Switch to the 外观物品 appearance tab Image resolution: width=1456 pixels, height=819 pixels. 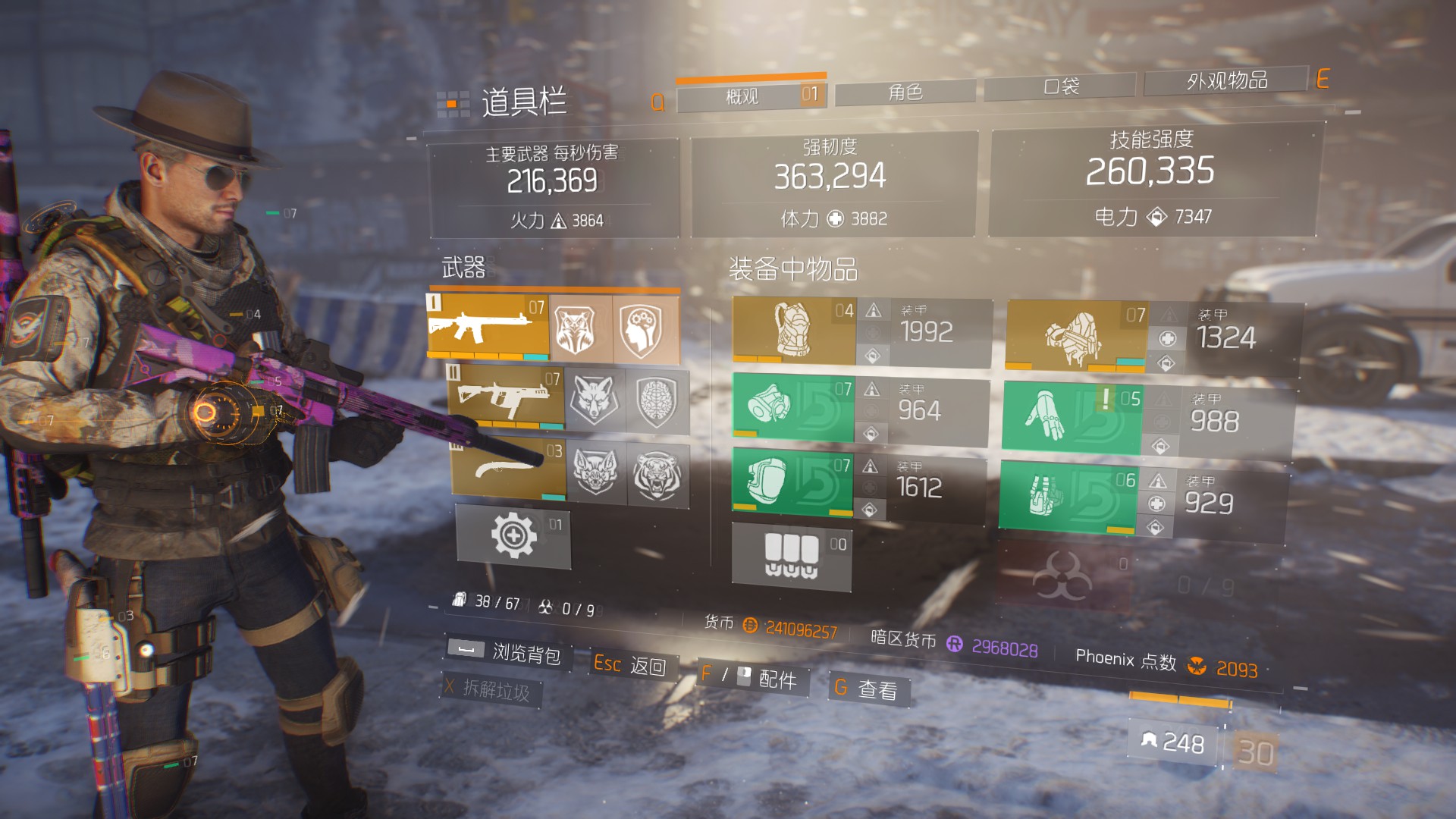(1226, 80)
